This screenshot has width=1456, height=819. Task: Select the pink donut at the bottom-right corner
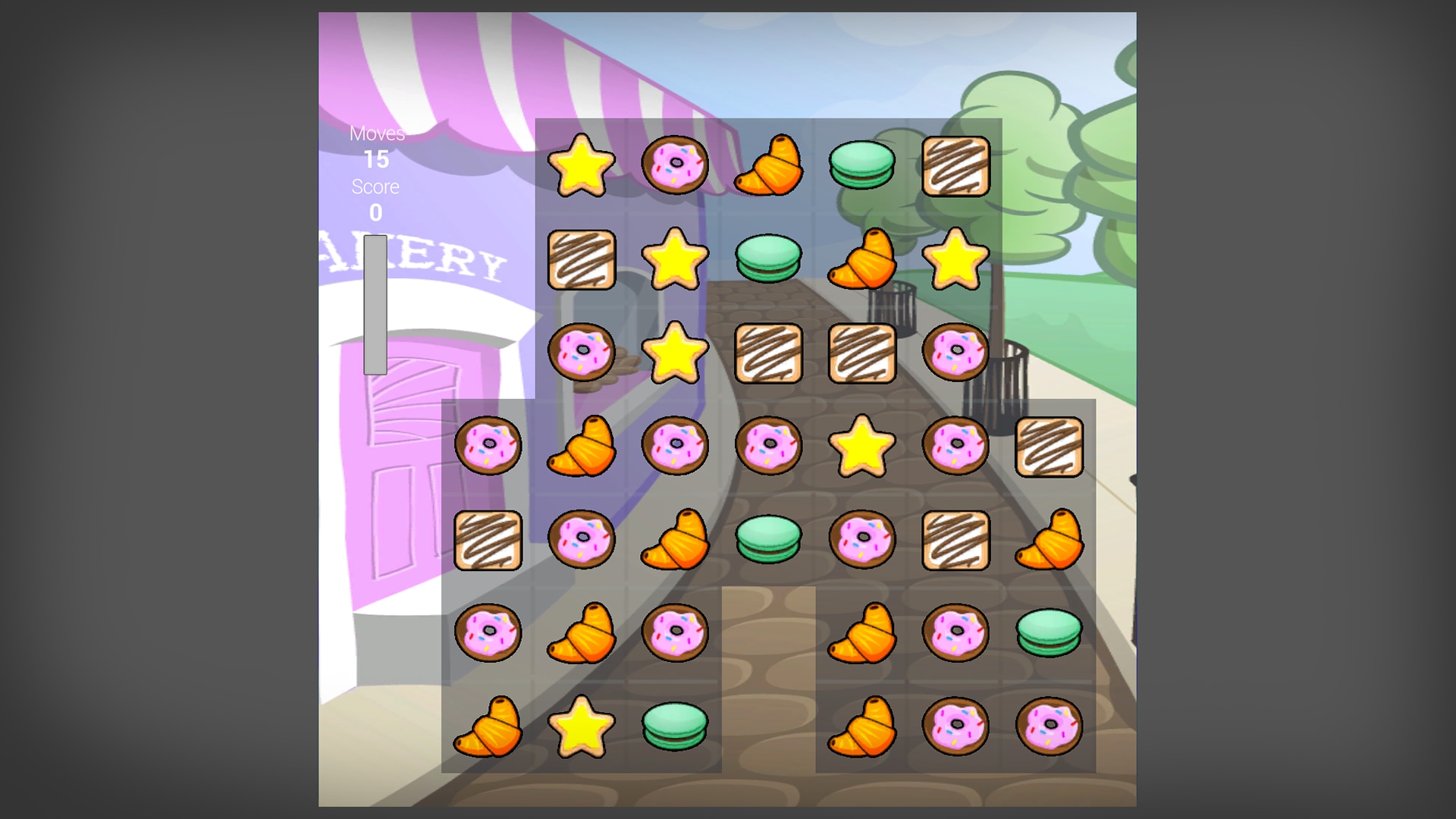click(x=1050, y=726)
